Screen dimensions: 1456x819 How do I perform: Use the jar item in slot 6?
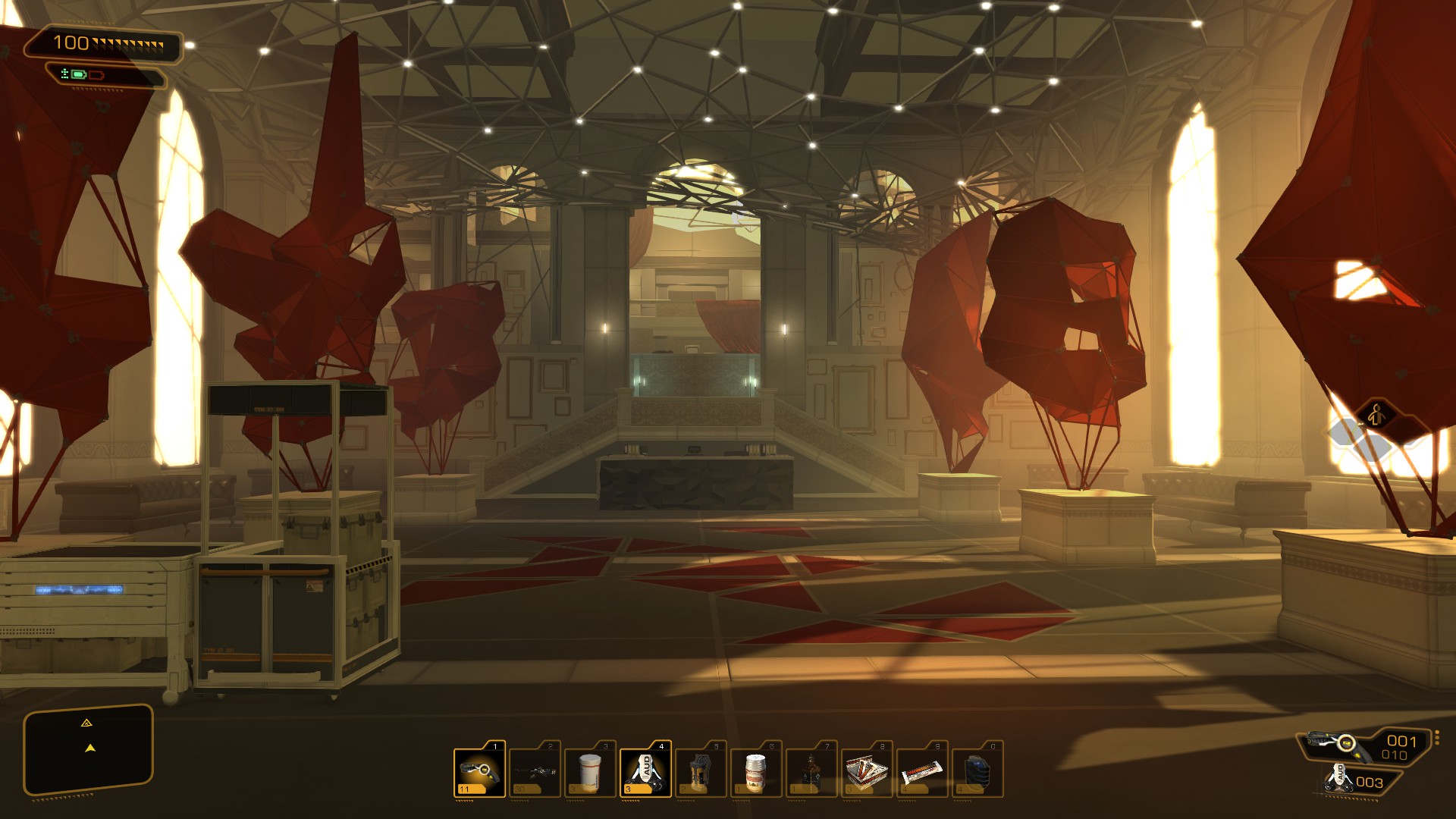point(756,771)
